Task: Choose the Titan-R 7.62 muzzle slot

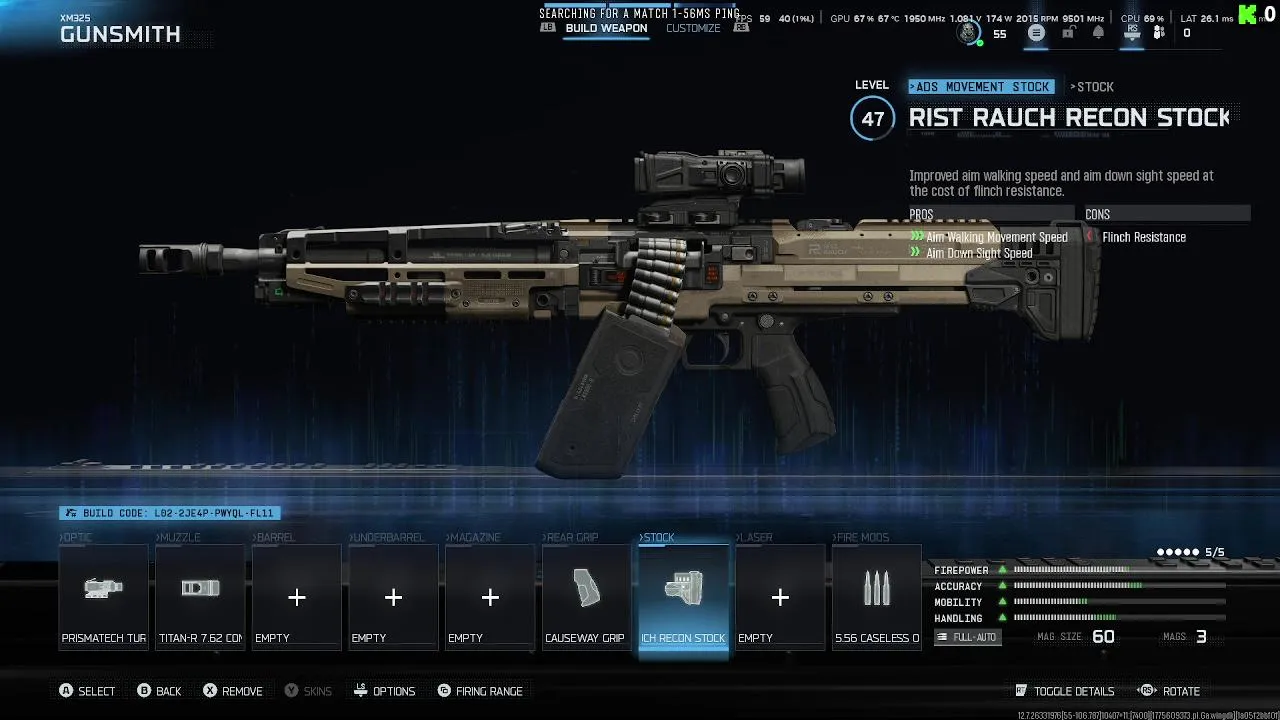Action: pyautogui.click(x=200, y=597)
